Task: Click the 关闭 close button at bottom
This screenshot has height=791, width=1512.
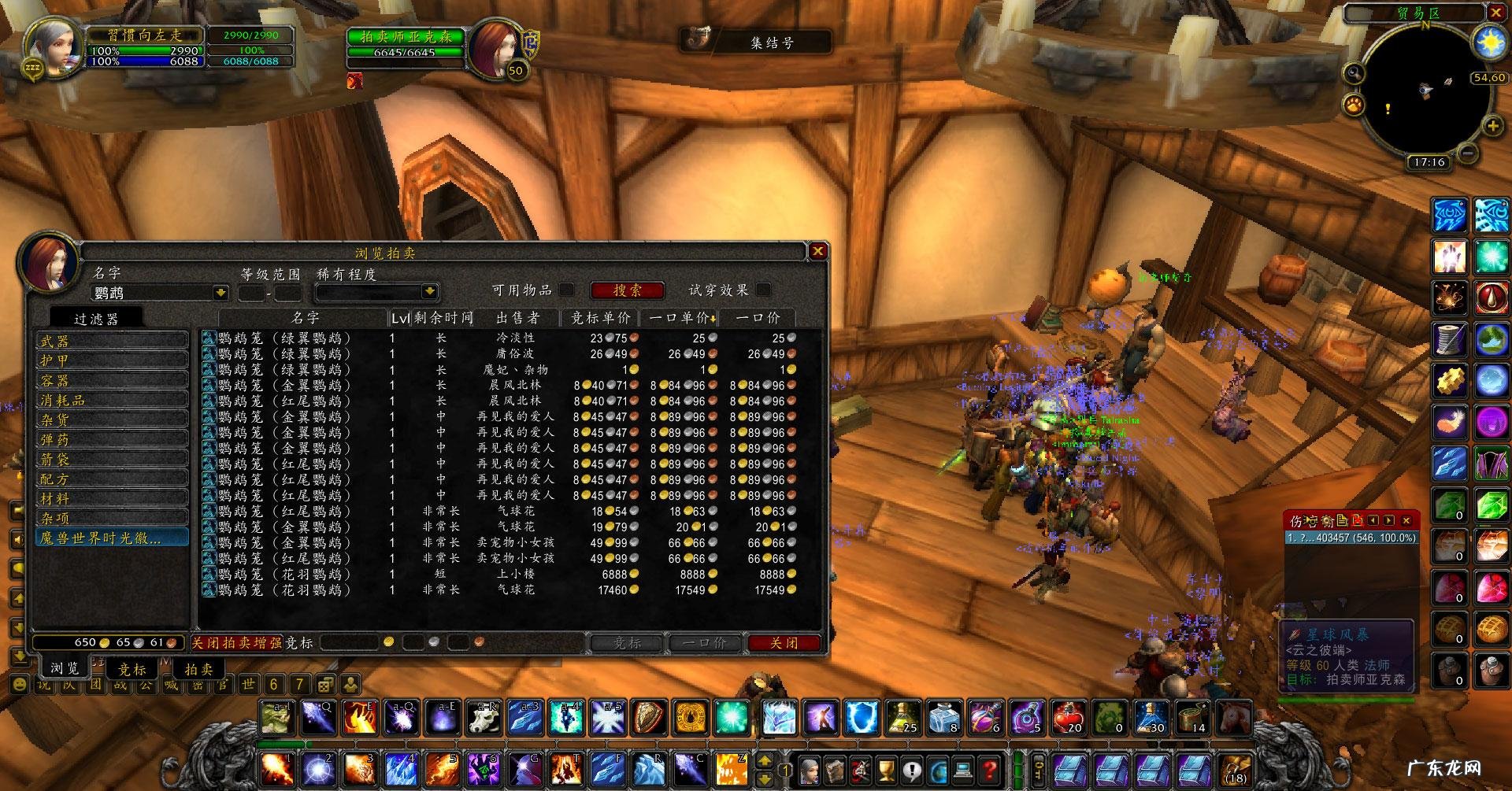Action: (x=784, y=643)
